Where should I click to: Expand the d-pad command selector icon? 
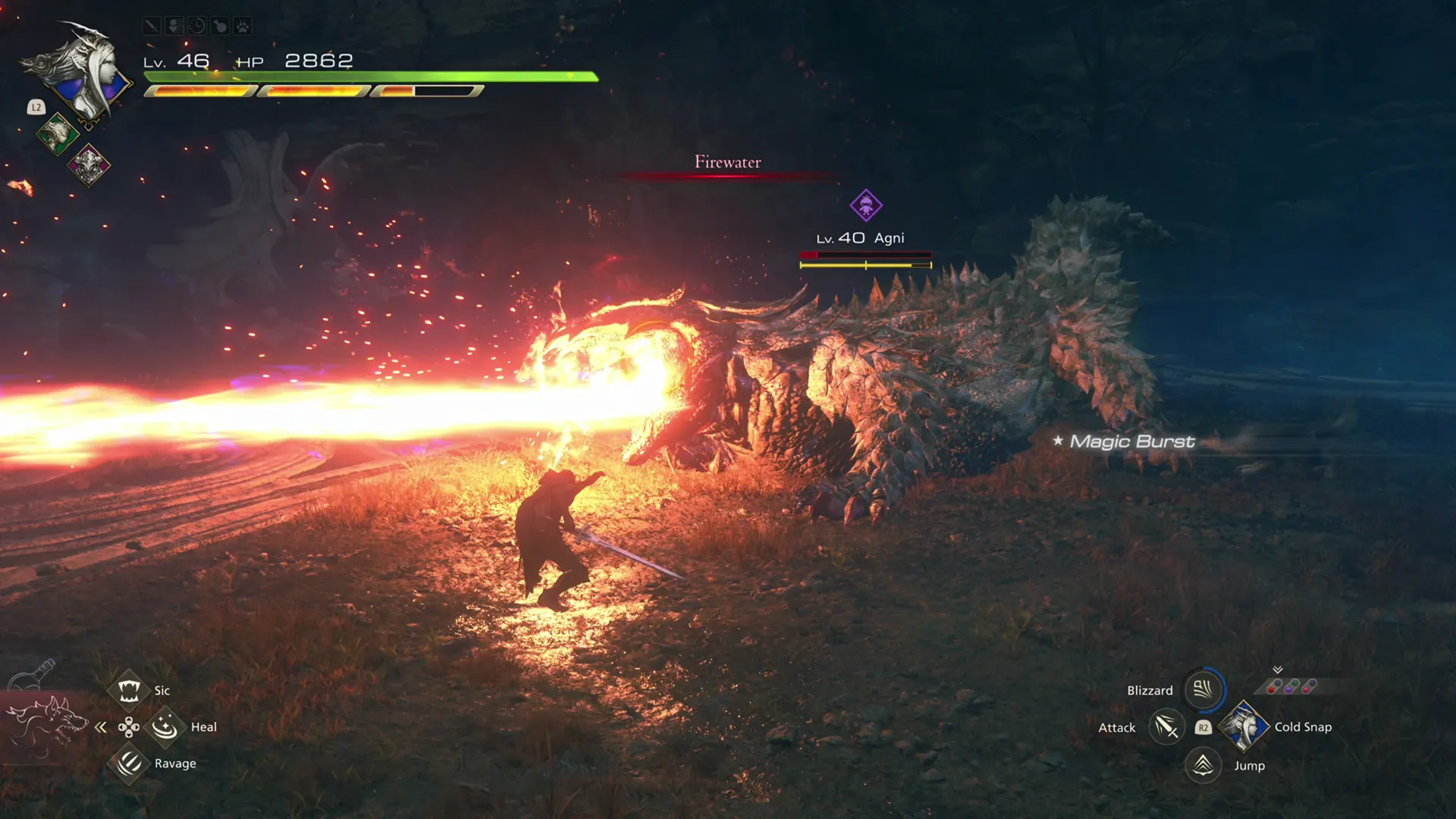tap(129, 726)
